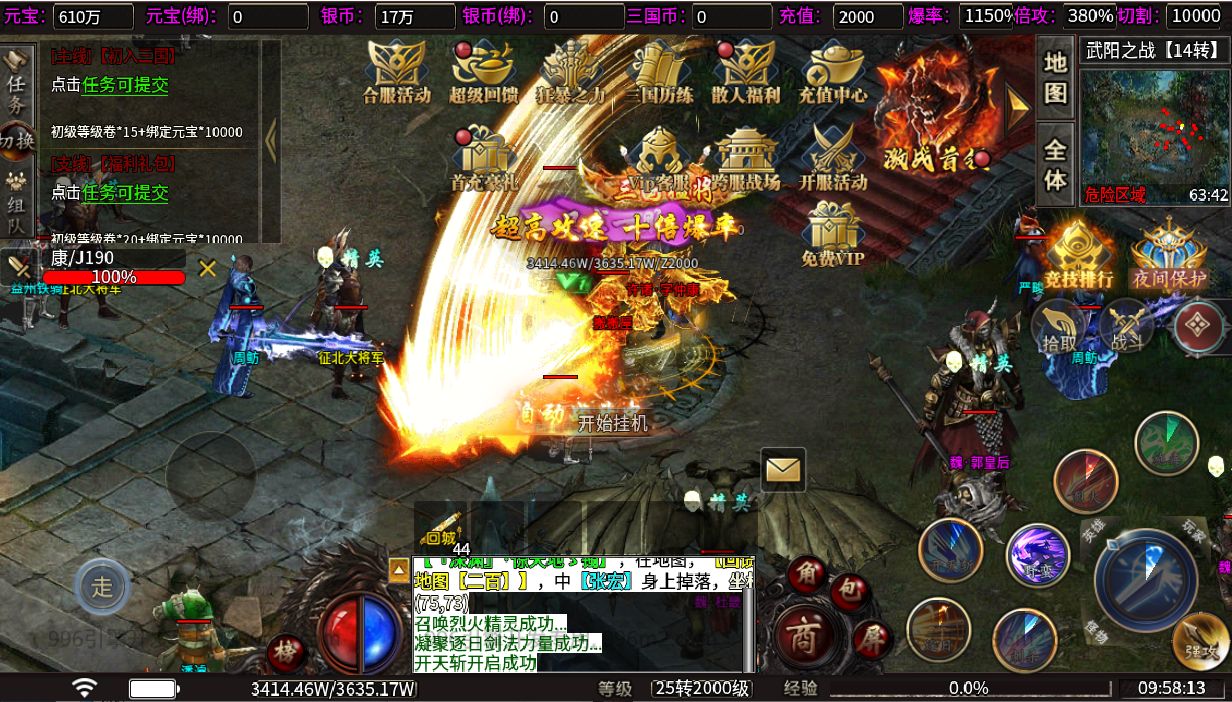Toggle the 夜间保护 night protection
This screenshot has width=1232, height=702.
(1169, 256)
